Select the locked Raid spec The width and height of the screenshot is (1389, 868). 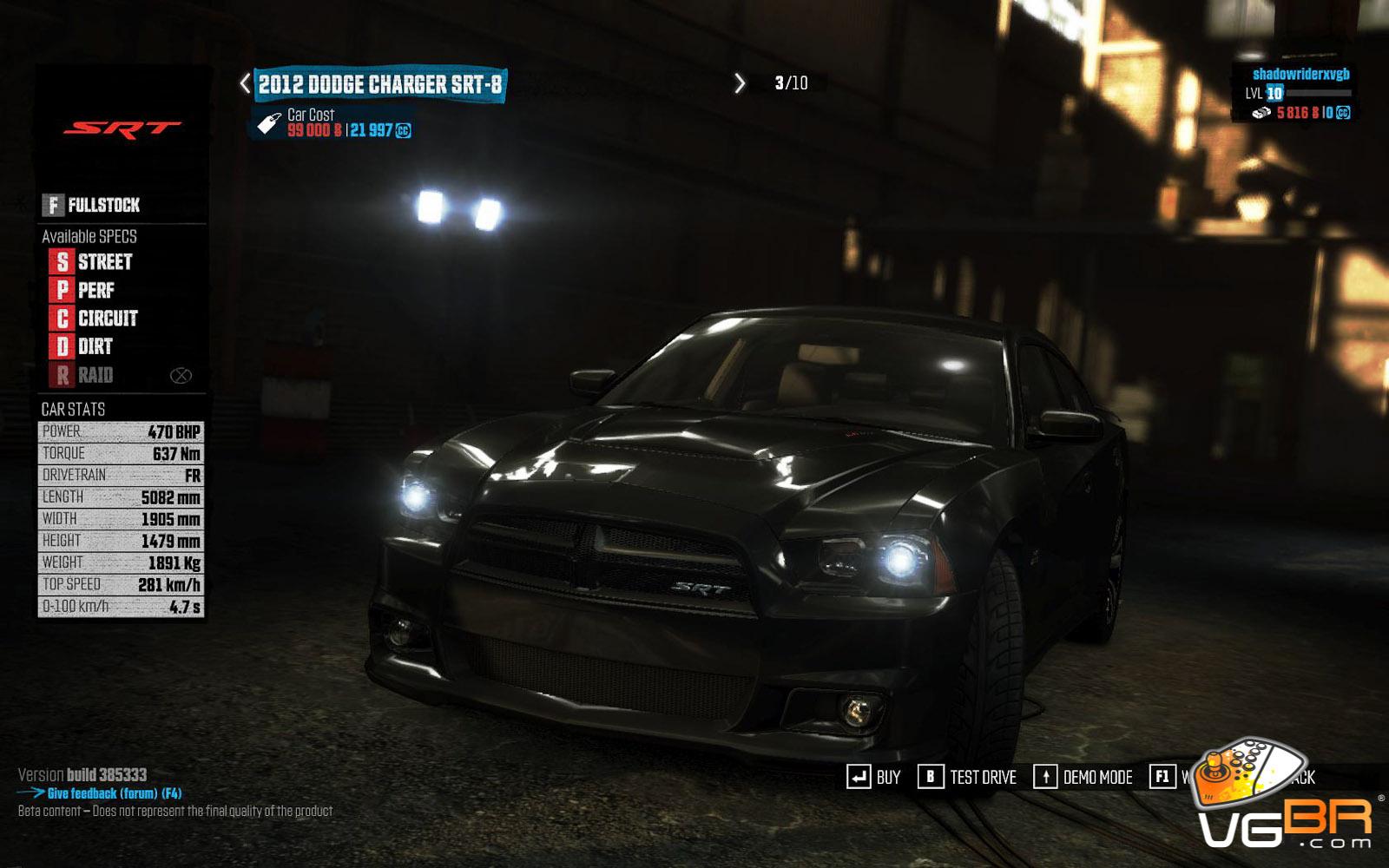click(x=84, y=375)
